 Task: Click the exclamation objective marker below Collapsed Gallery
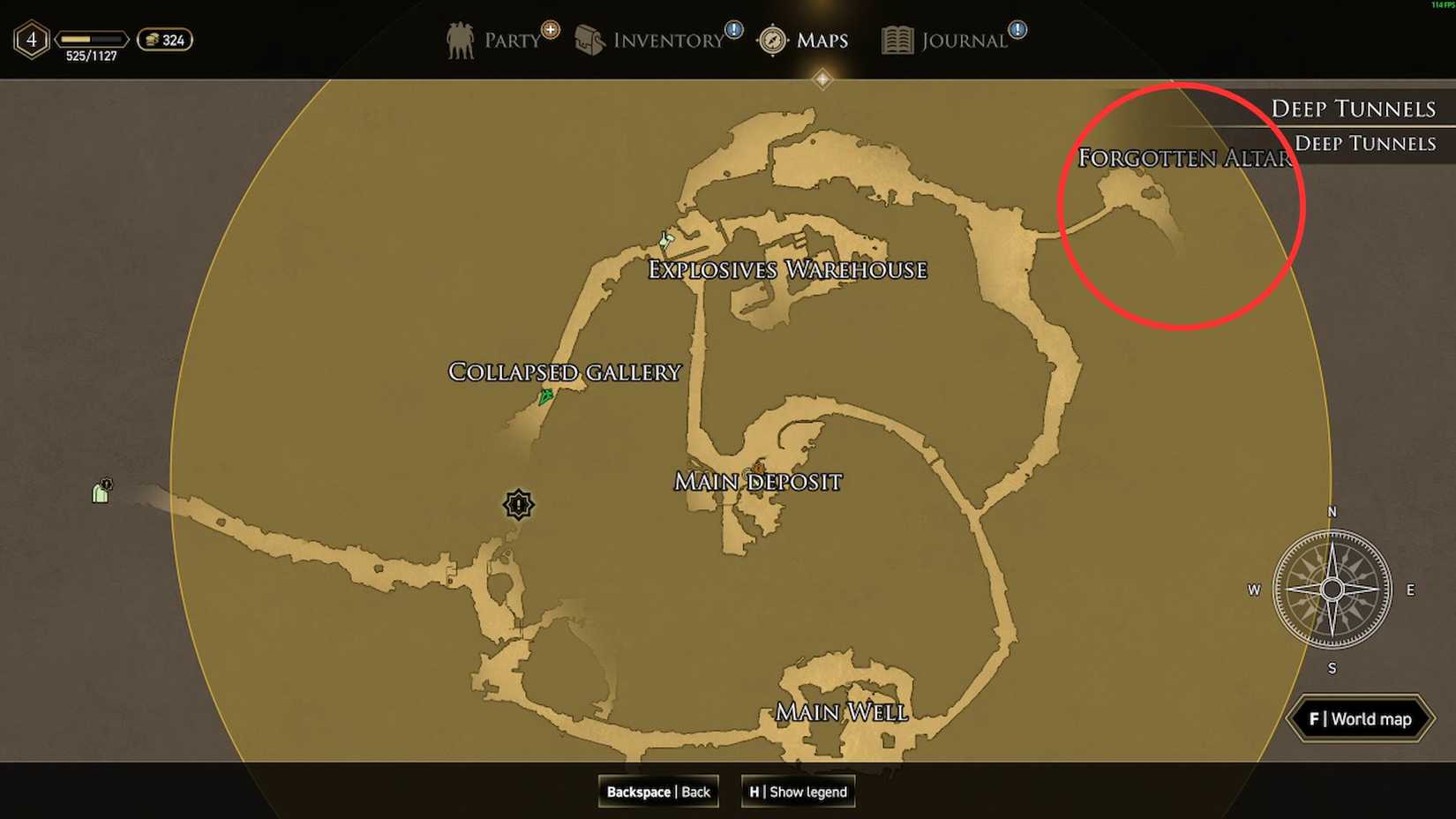(518, 506)
